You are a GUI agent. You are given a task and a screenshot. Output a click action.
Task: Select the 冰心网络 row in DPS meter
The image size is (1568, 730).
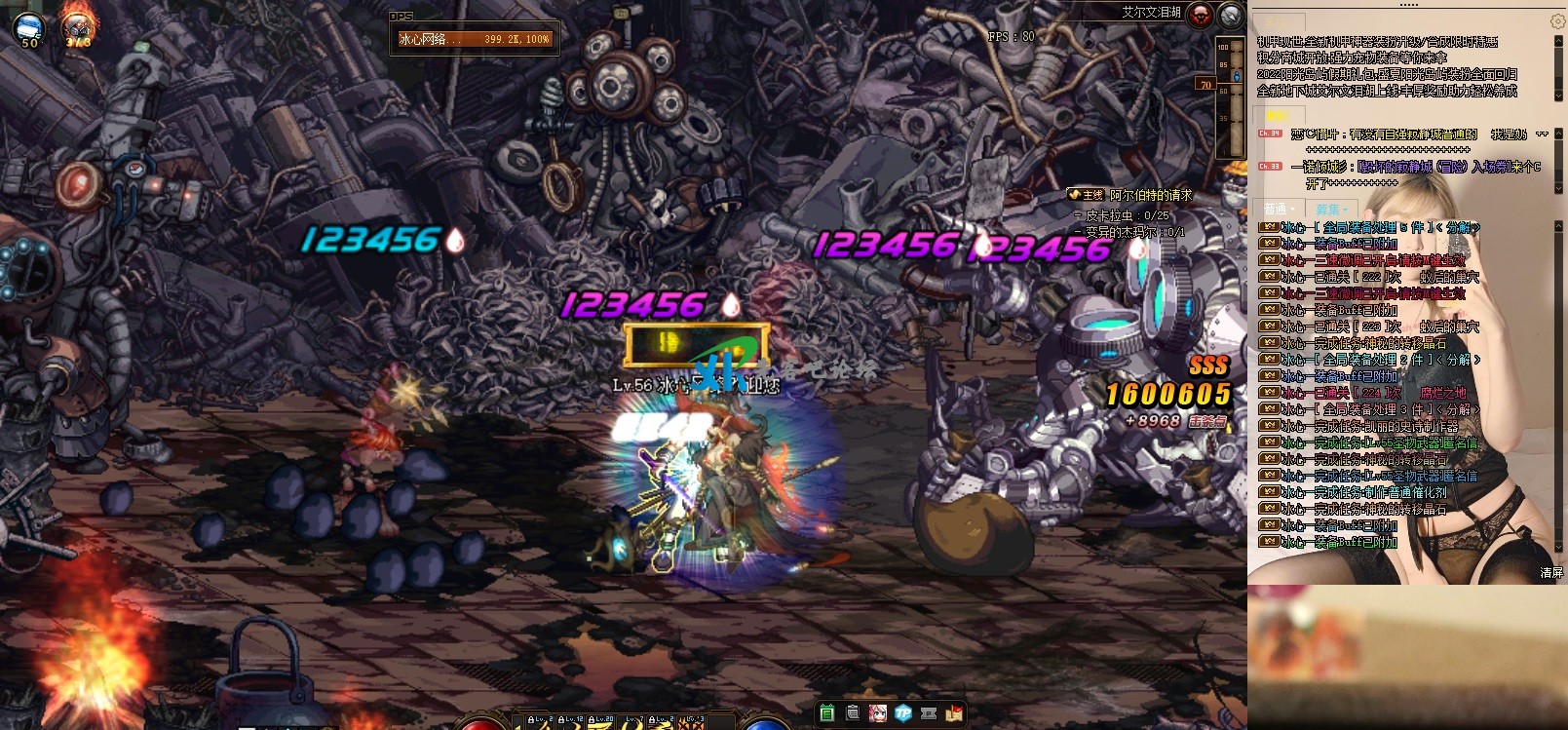pyautogui.click(x=474, y=39)
